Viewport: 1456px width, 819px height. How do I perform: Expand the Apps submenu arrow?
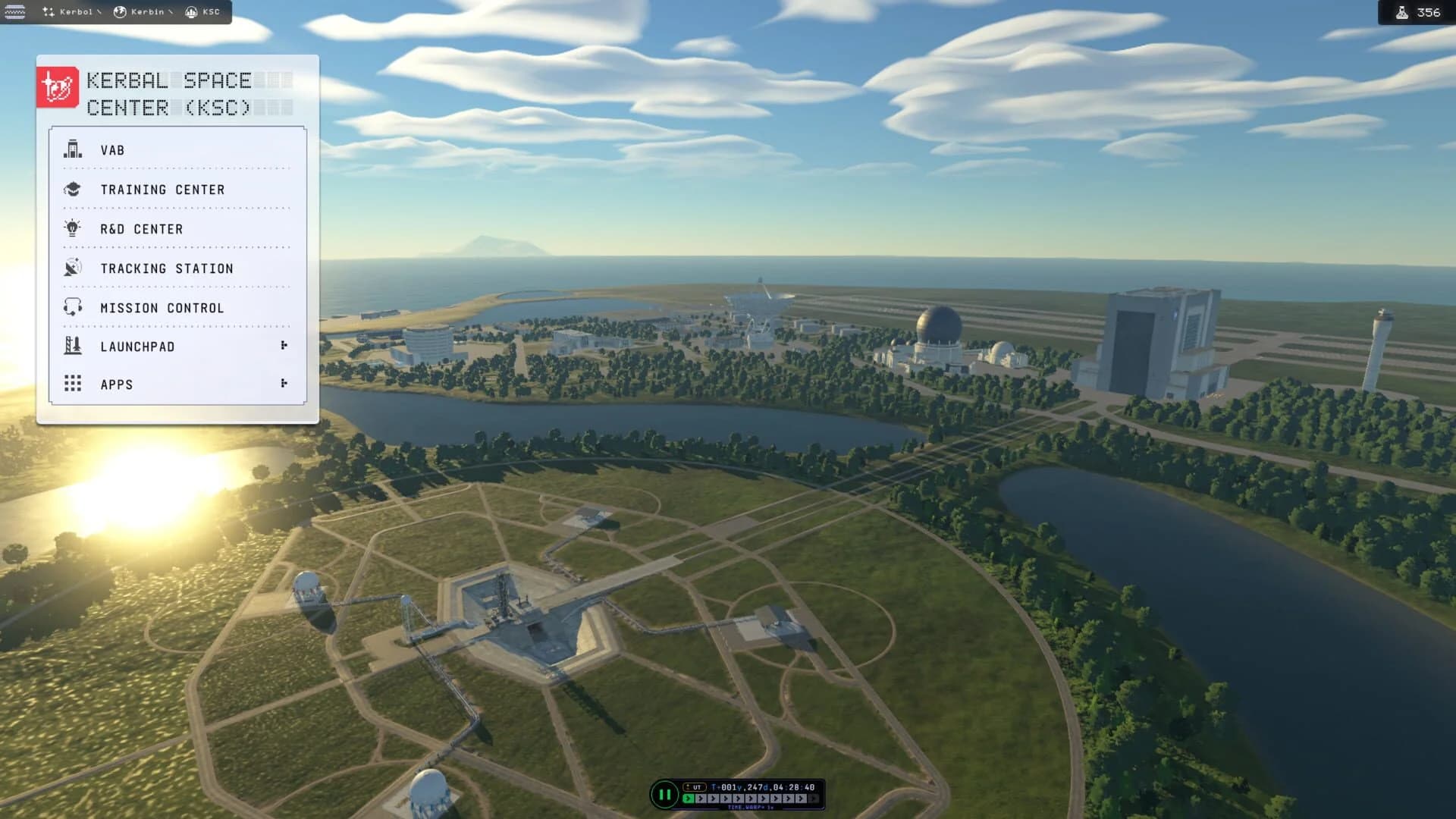click(284, 384)
